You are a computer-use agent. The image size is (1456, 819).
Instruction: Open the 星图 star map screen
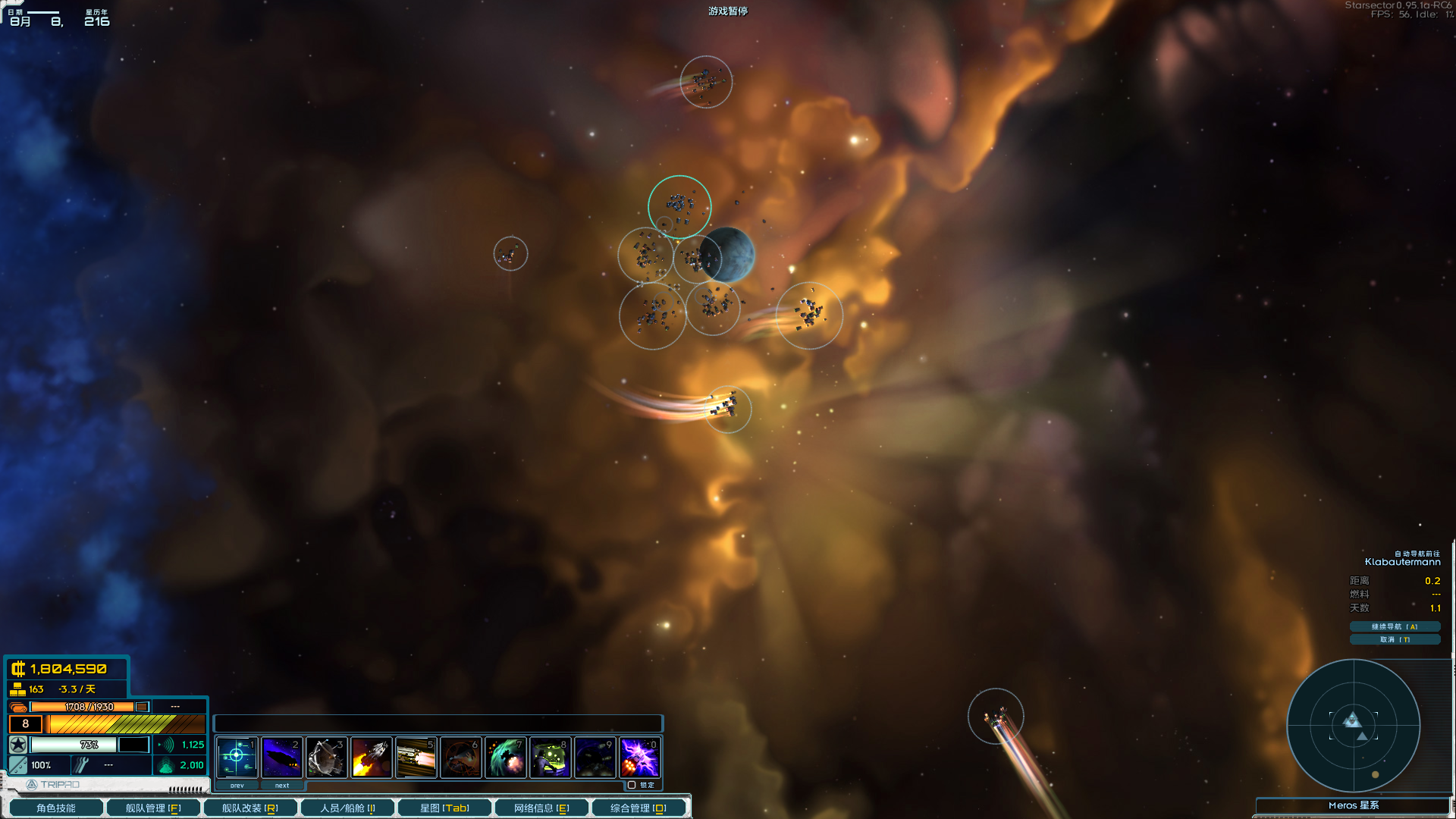(445, 807)
